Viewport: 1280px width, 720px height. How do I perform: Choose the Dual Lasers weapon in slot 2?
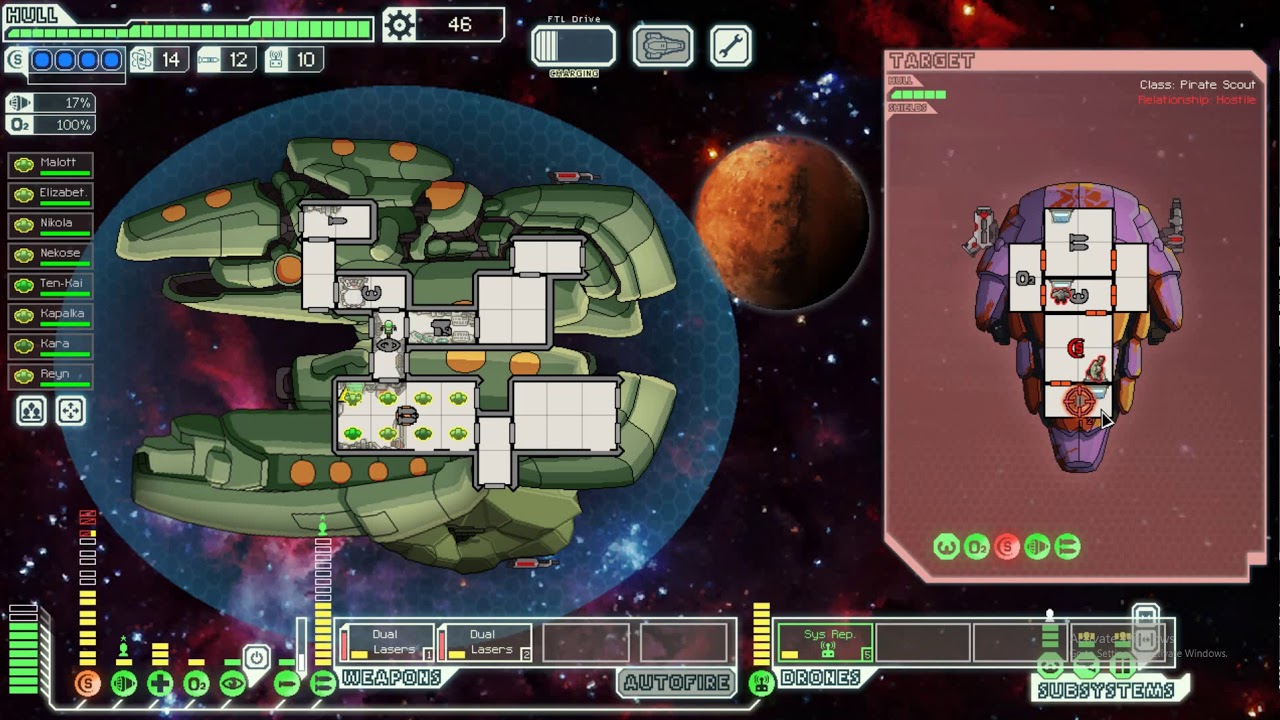pyautogui.click(x=485, y=642)
